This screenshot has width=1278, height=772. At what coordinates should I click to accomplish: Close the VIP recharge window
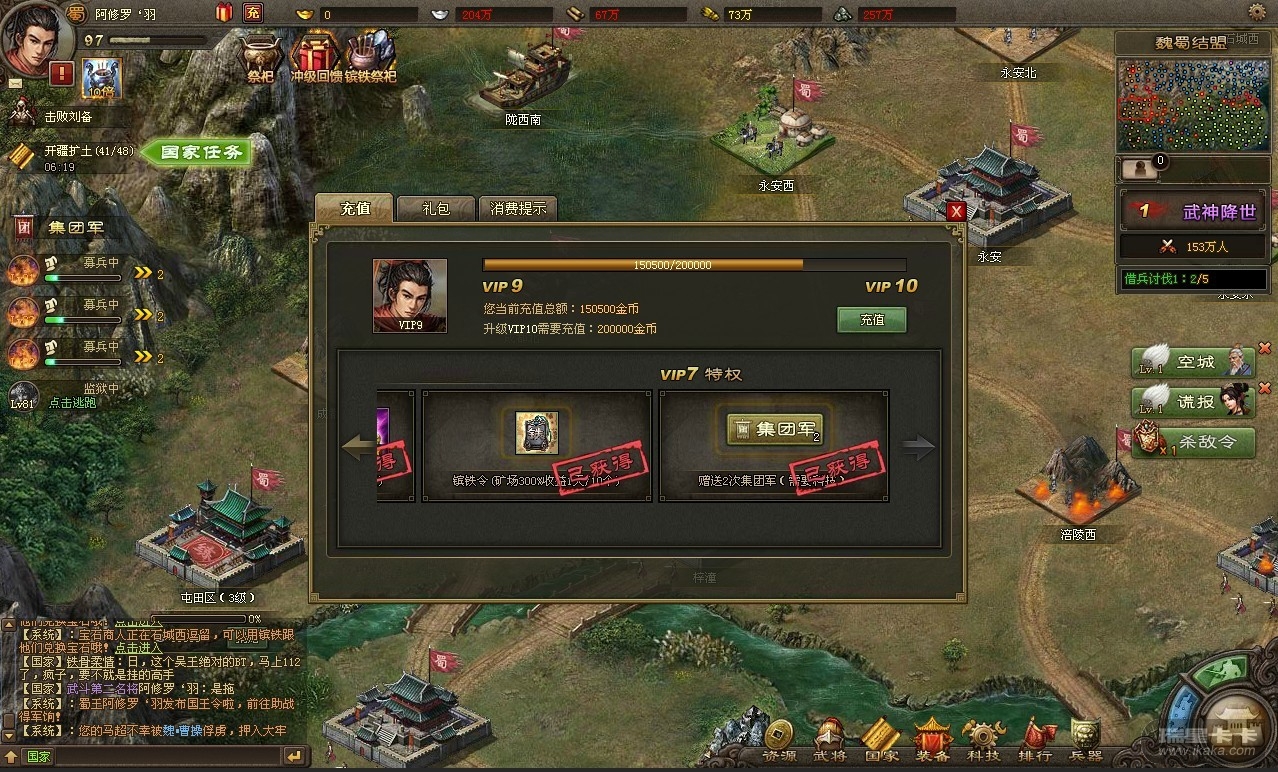point(956,211)
